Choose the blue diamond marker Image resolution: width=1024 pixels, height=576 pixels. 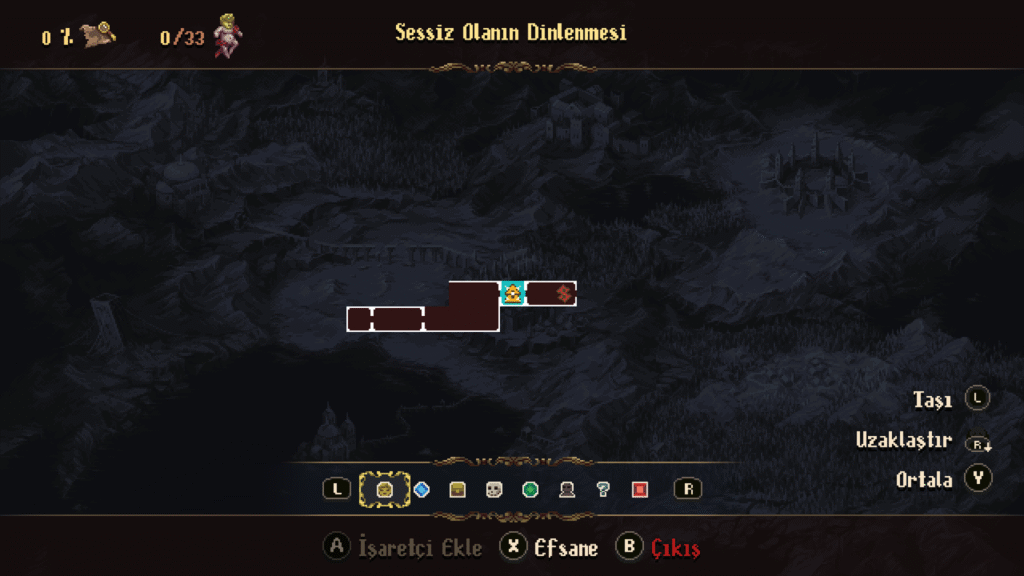point(421,489)
